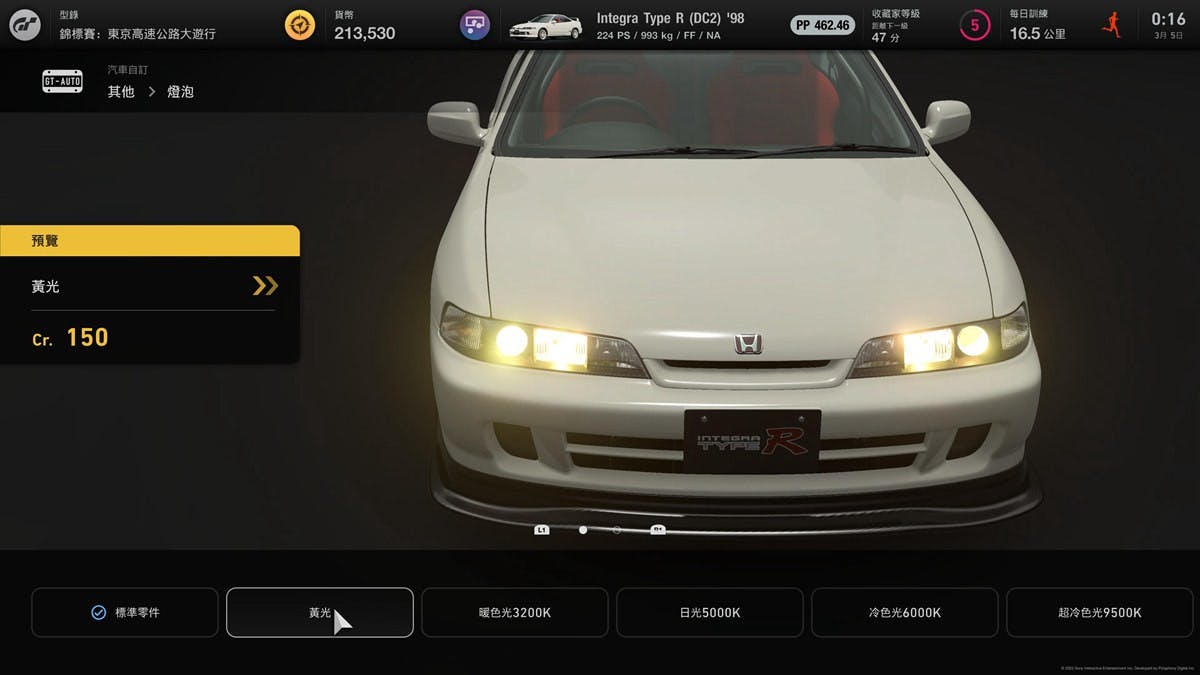
Task: Pick the 日光5000K bulb option
Action: pos(709,612)
